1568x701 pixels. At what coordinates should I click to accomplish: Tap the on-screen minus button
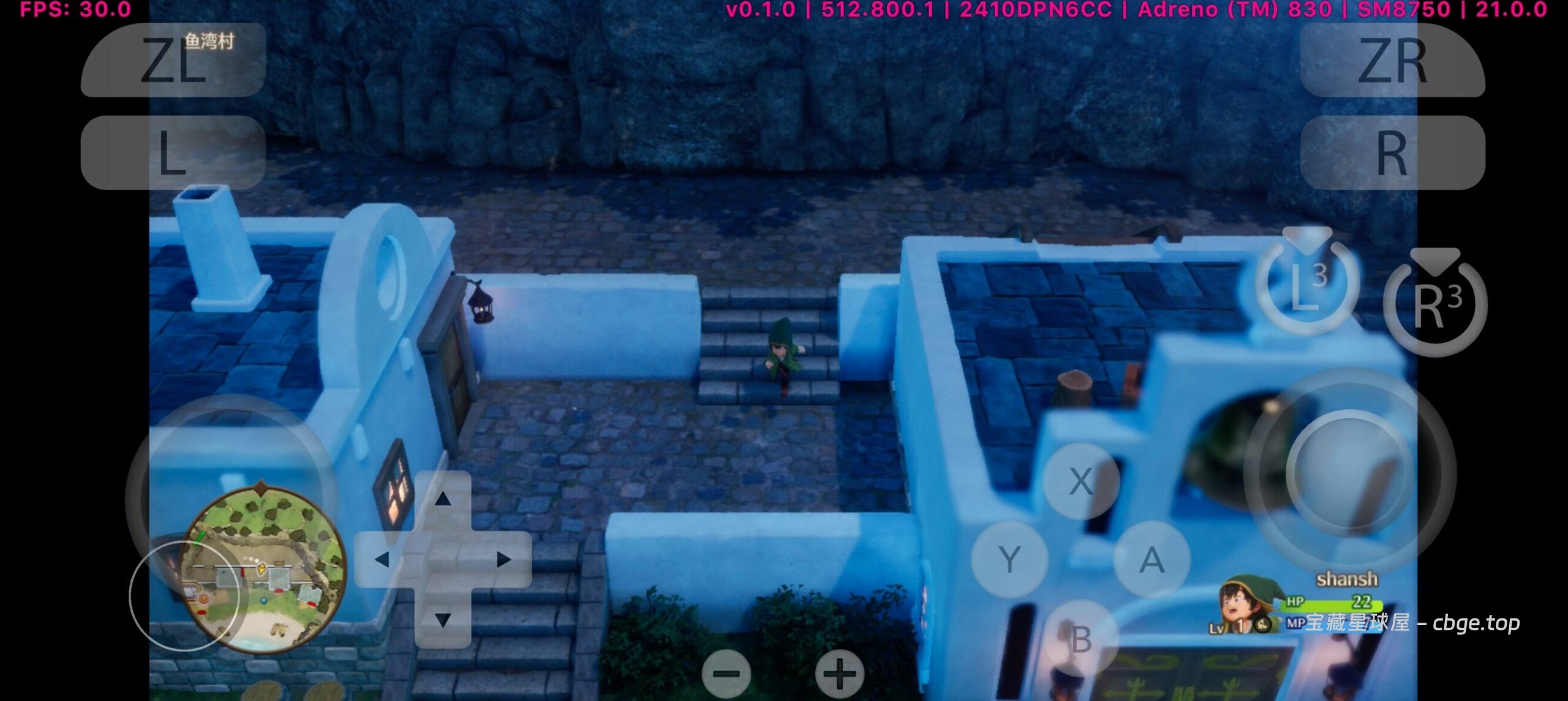726,674
